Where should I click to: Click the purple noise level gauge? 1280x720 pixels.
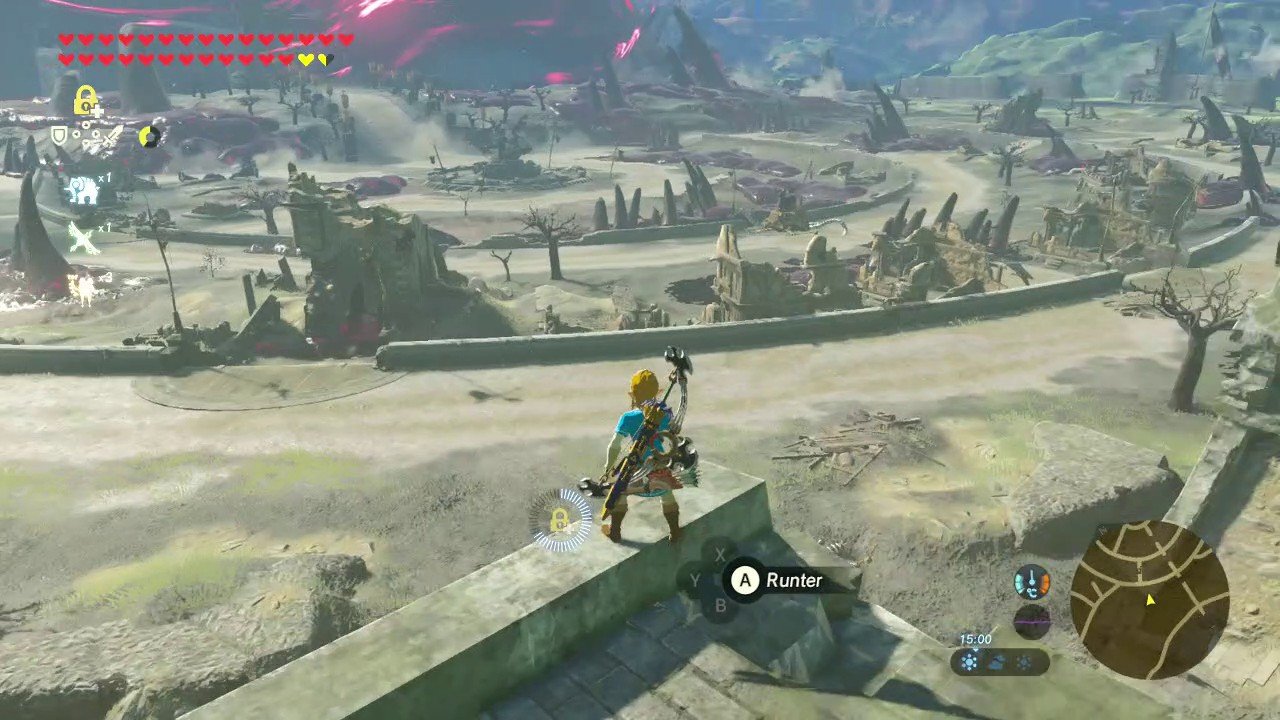[x=1032, y=621]
